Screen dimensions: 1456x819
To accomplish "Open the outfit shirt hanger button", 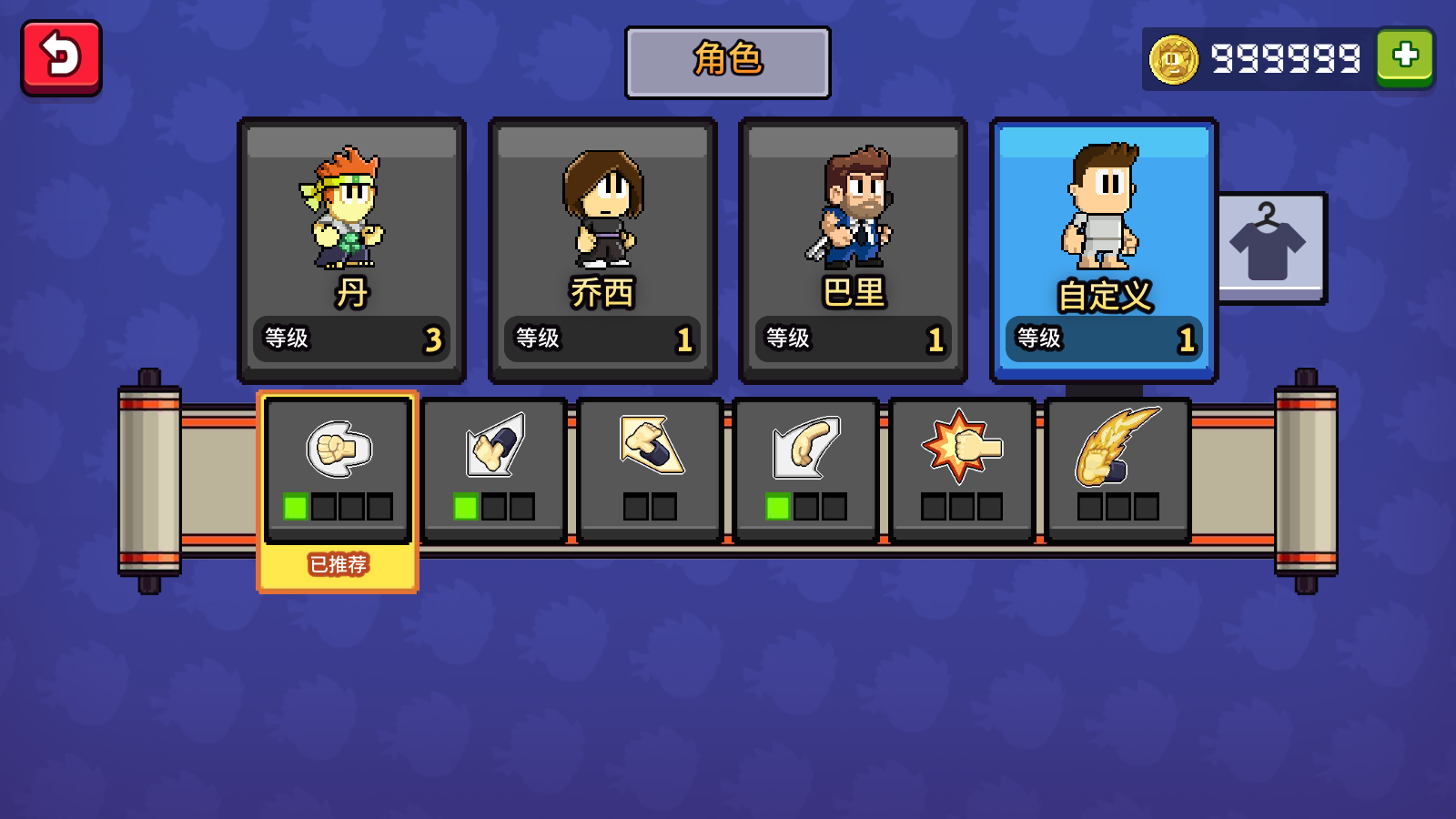I will tap(1269, 247).
